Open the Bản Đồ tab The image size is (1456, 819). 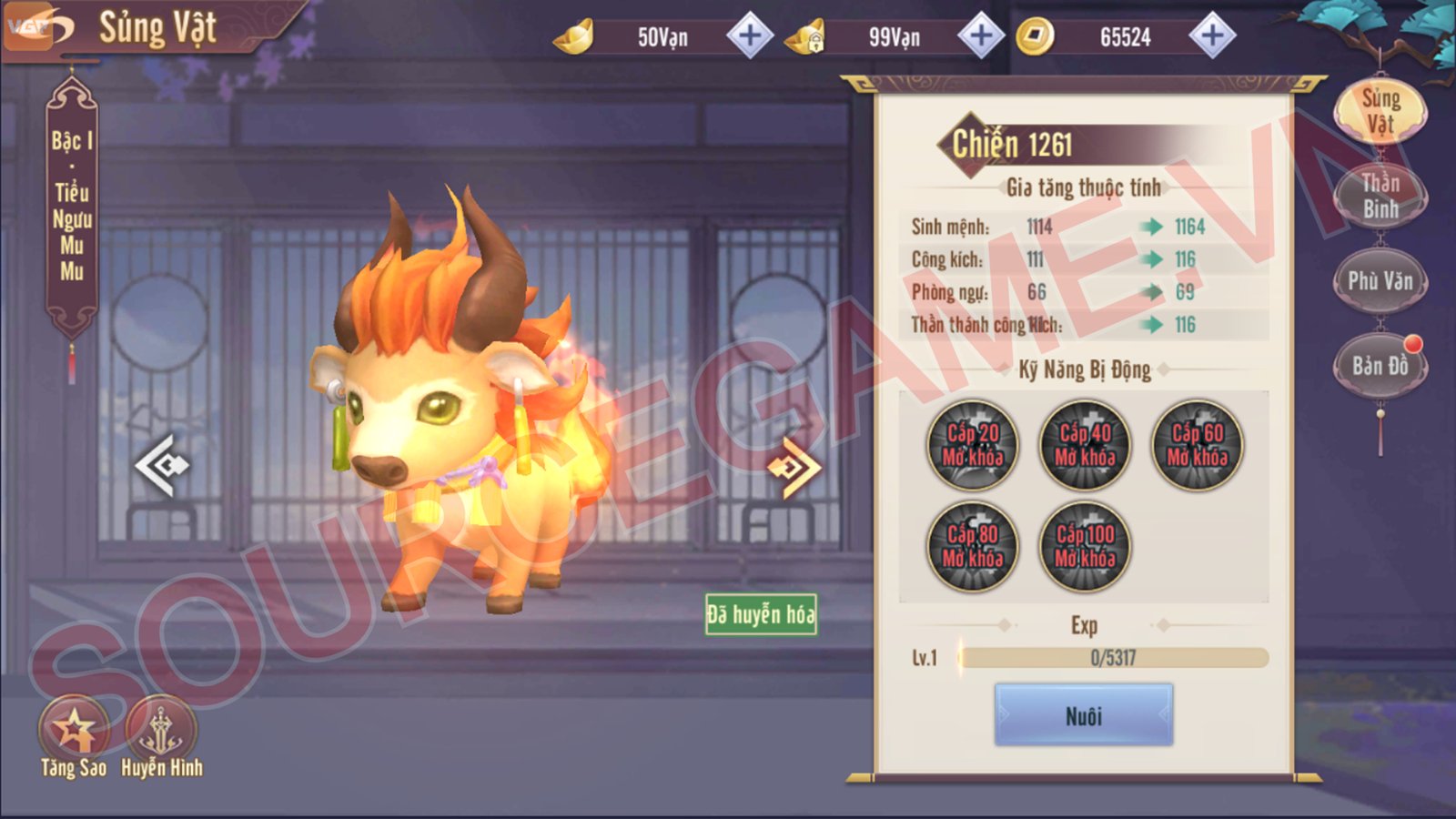(x=1380, y=366)
